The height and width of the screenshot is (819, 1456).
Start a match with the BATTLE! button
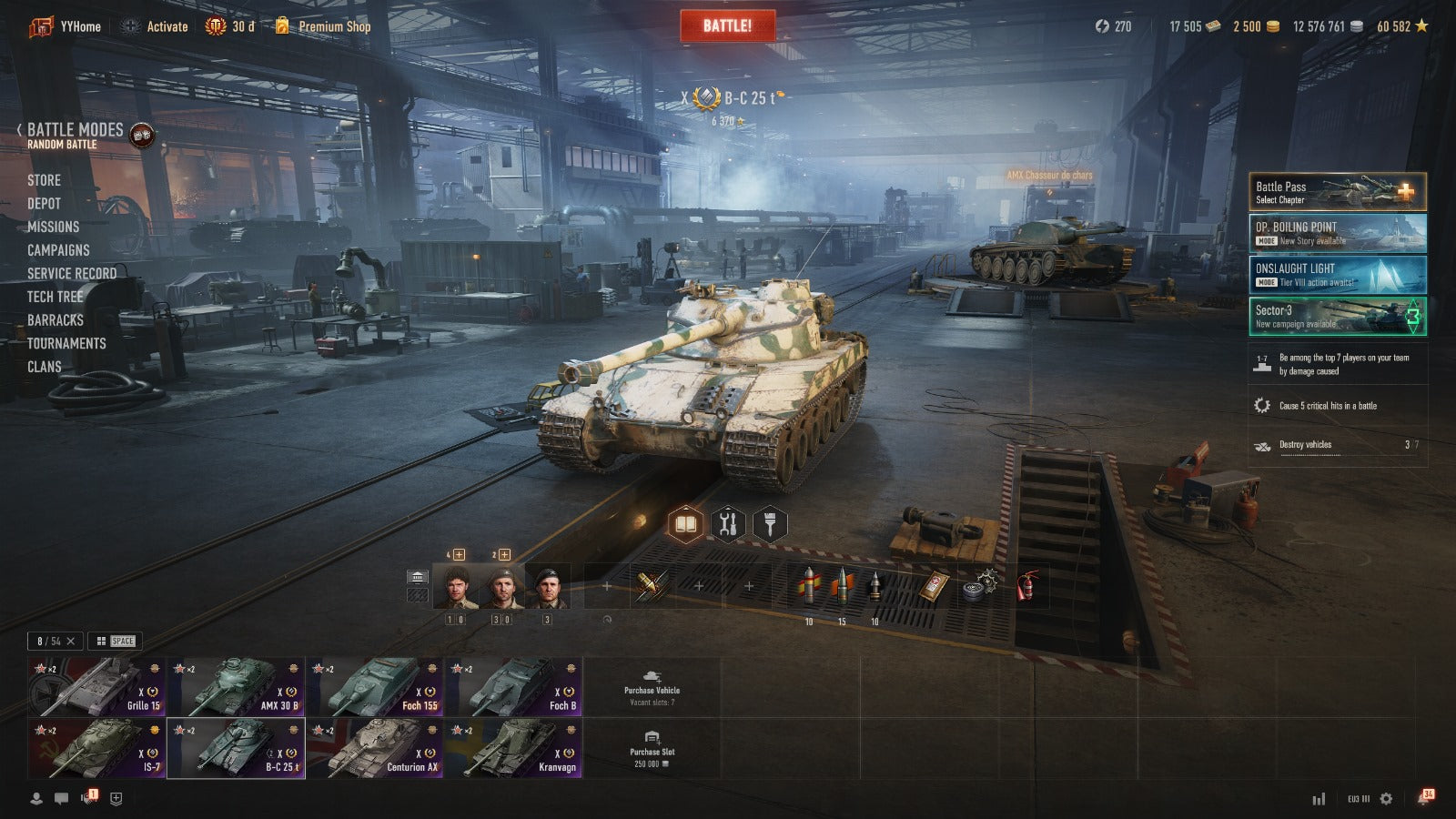point(727,25)
